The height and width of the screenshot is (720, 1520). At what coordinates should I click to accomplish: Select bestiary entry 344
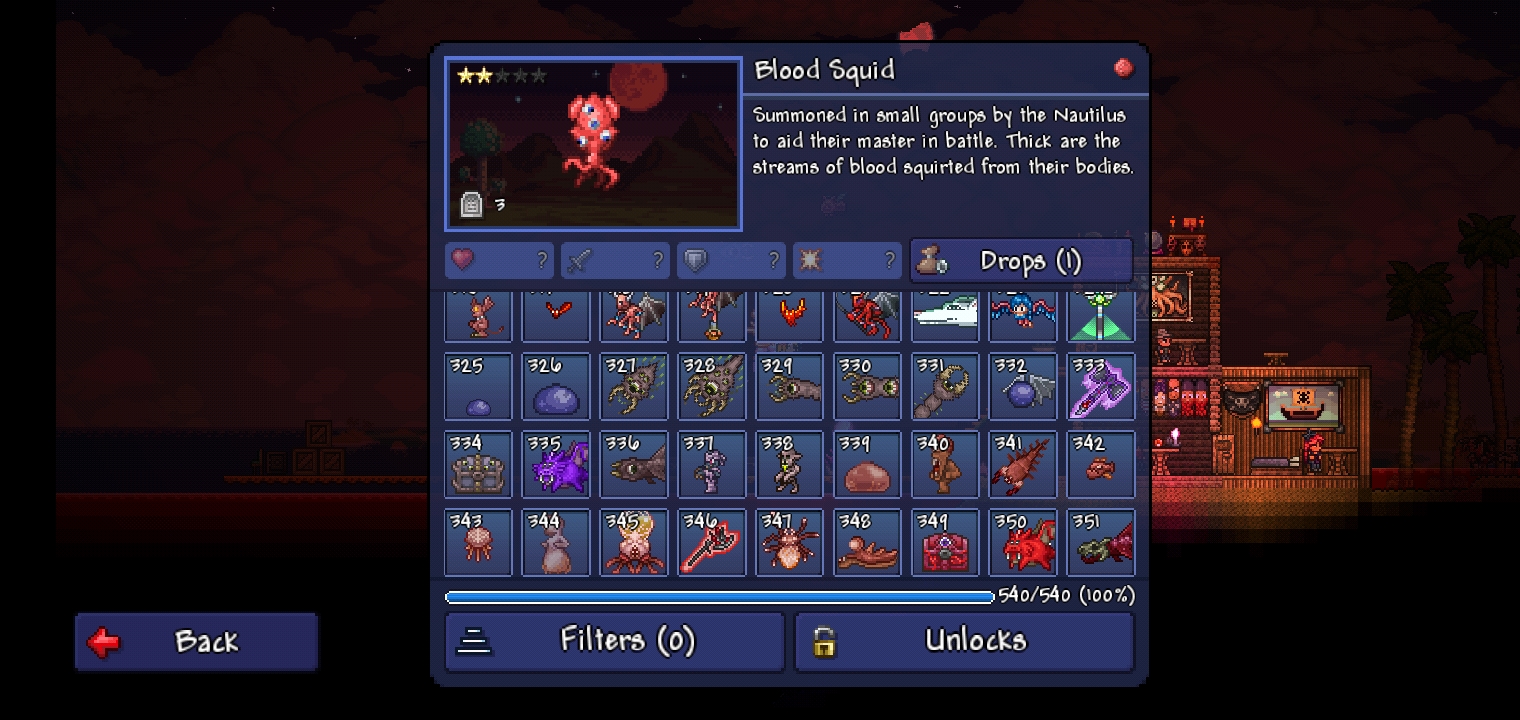[556, 542]
